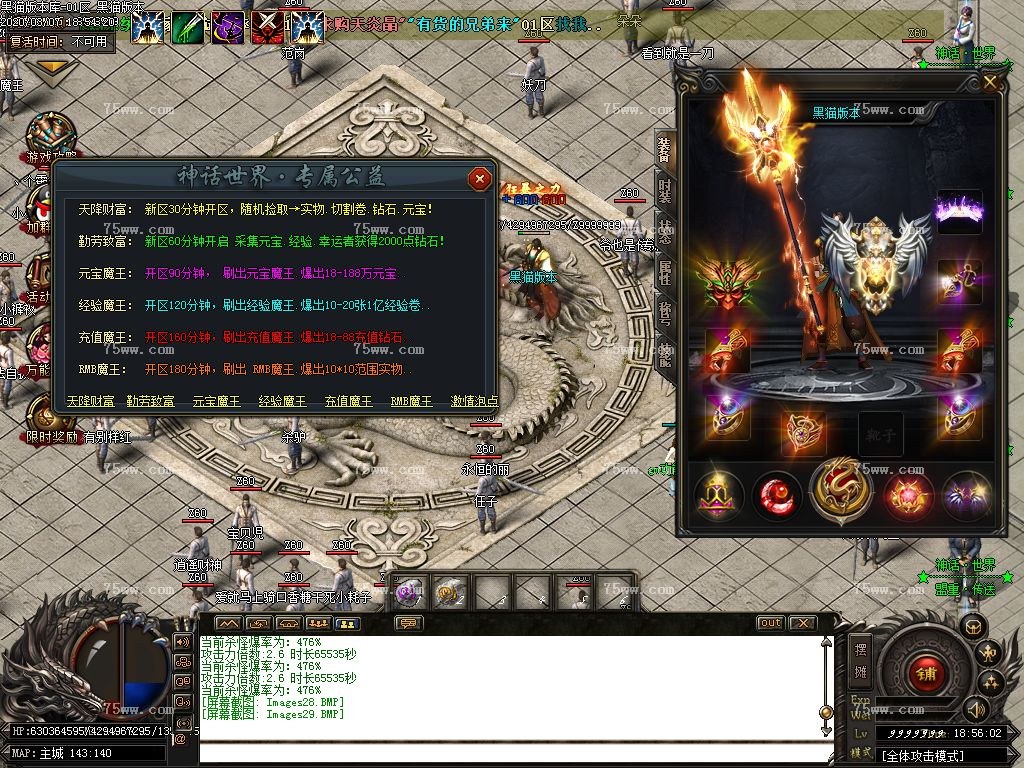Viewport: 1024px width, 768px height.
Task: Click the chat box out button
Action: [x=770, y=623]
